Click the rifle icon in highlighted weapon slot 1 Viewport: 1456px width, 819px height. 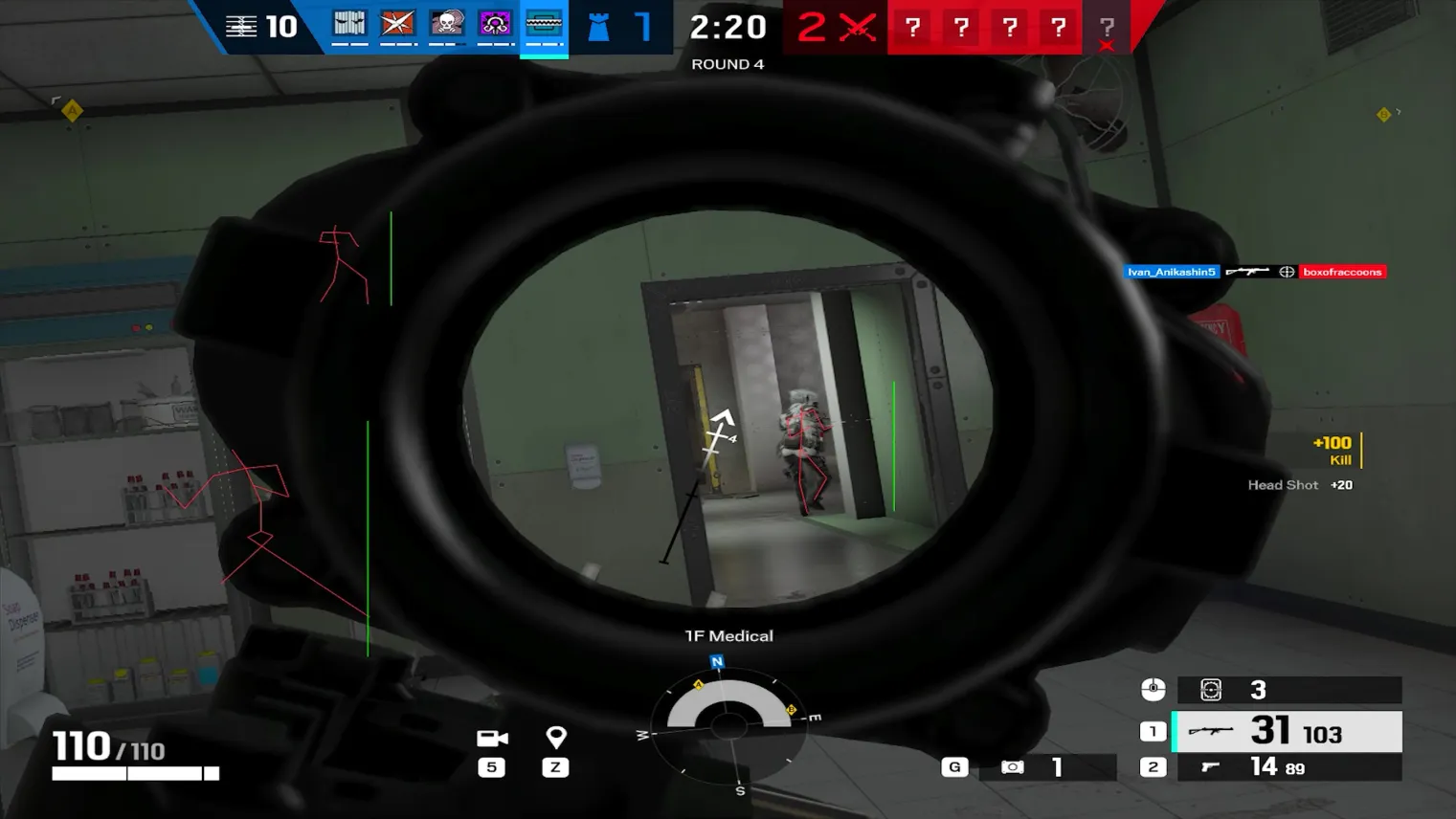[1211, 731]
